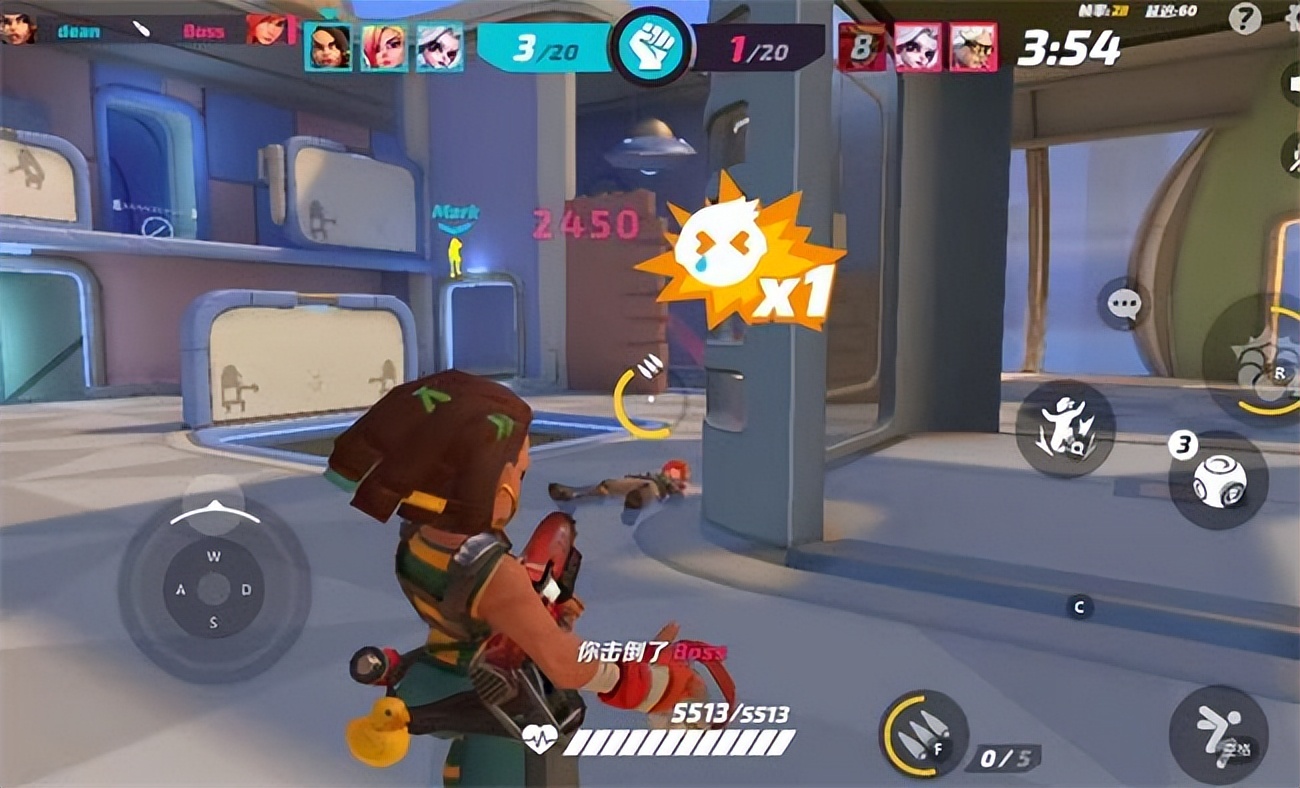Select the white-haired enemy portrait in red frame
The image size is (1300, 788).
tap(917, 47)
